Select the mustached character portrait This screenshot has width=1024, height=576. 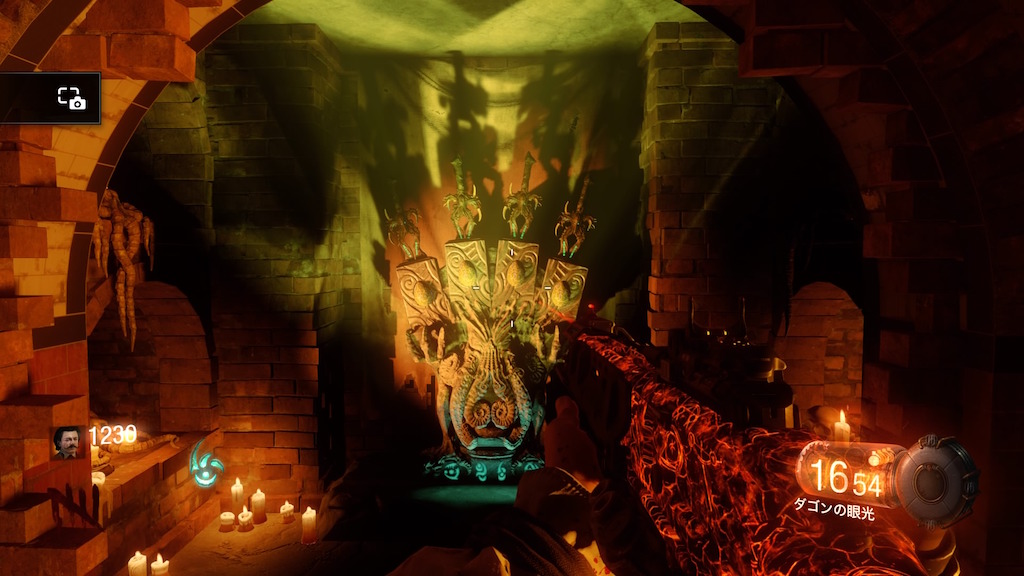(x=68, y=442)
